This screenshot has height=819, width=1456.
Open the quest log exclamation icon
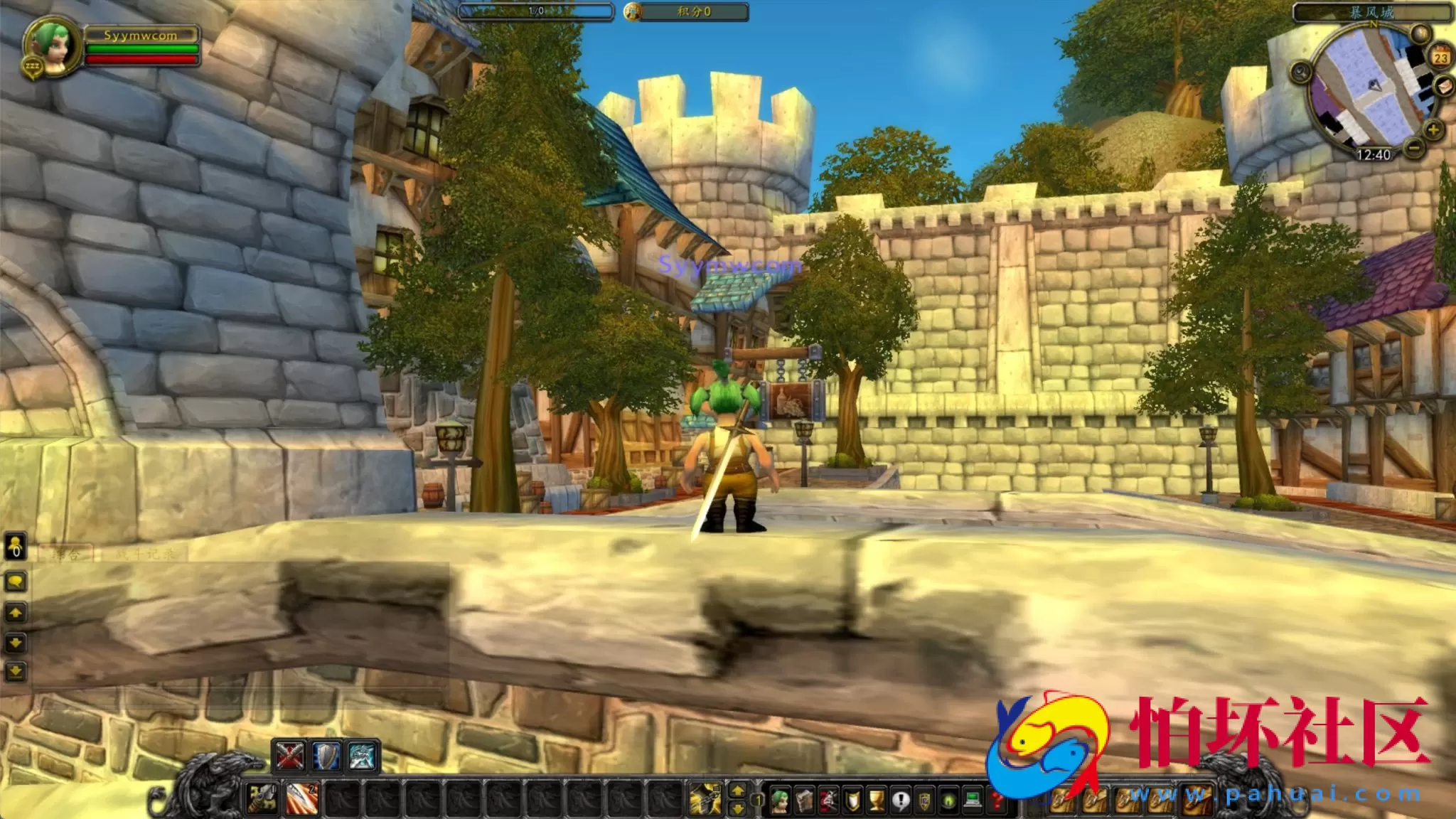901,798
